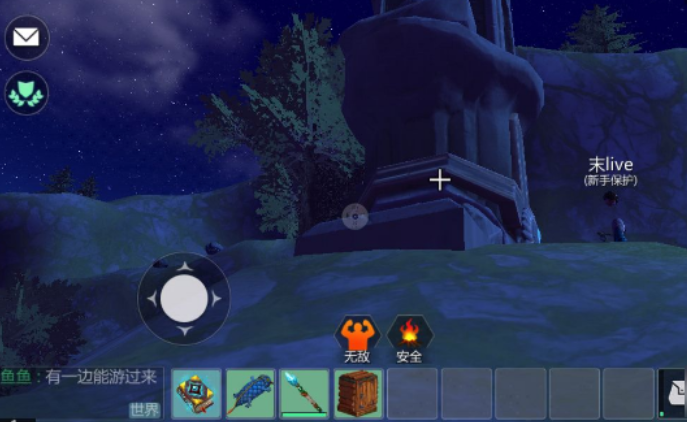
Task: Select the wooden crate hotbar slot
Action: (x=358, y=393)
